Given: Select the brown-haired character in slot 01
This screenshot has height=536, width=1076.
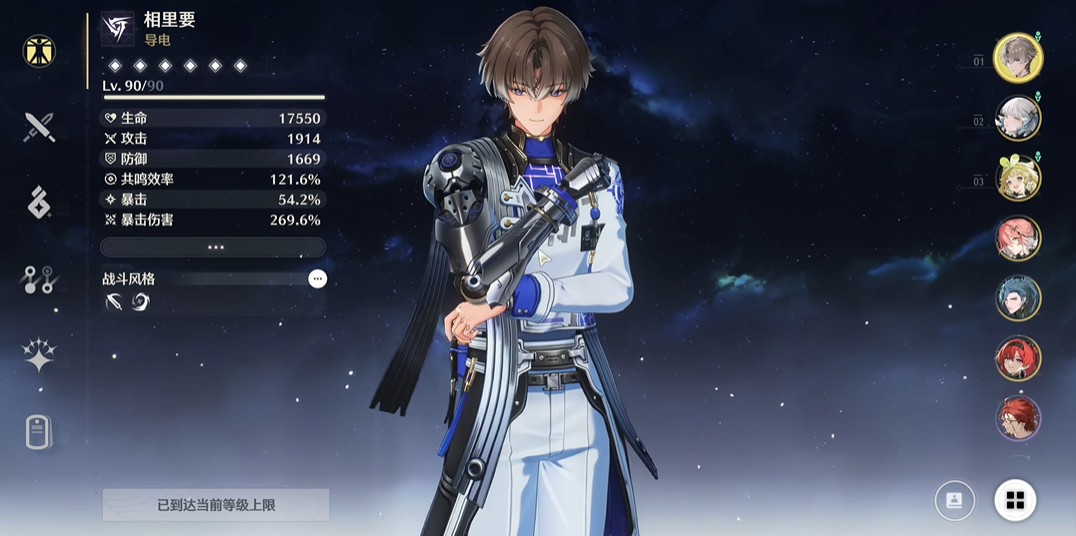Looking at the screenshot, I should [x=1018, y=57].
